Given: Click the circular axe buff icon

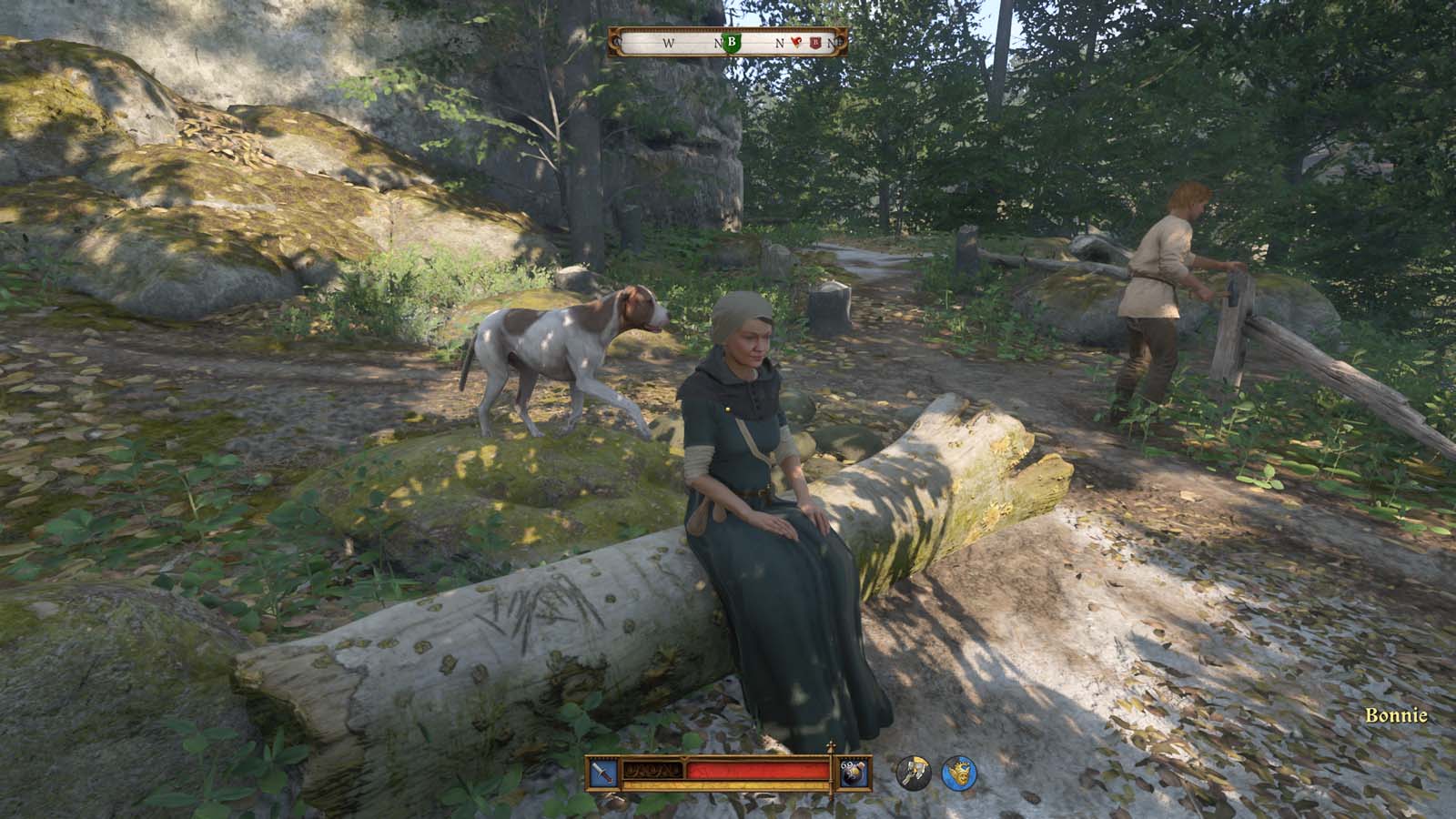Looking at the screenshot, I should (913, 772).
